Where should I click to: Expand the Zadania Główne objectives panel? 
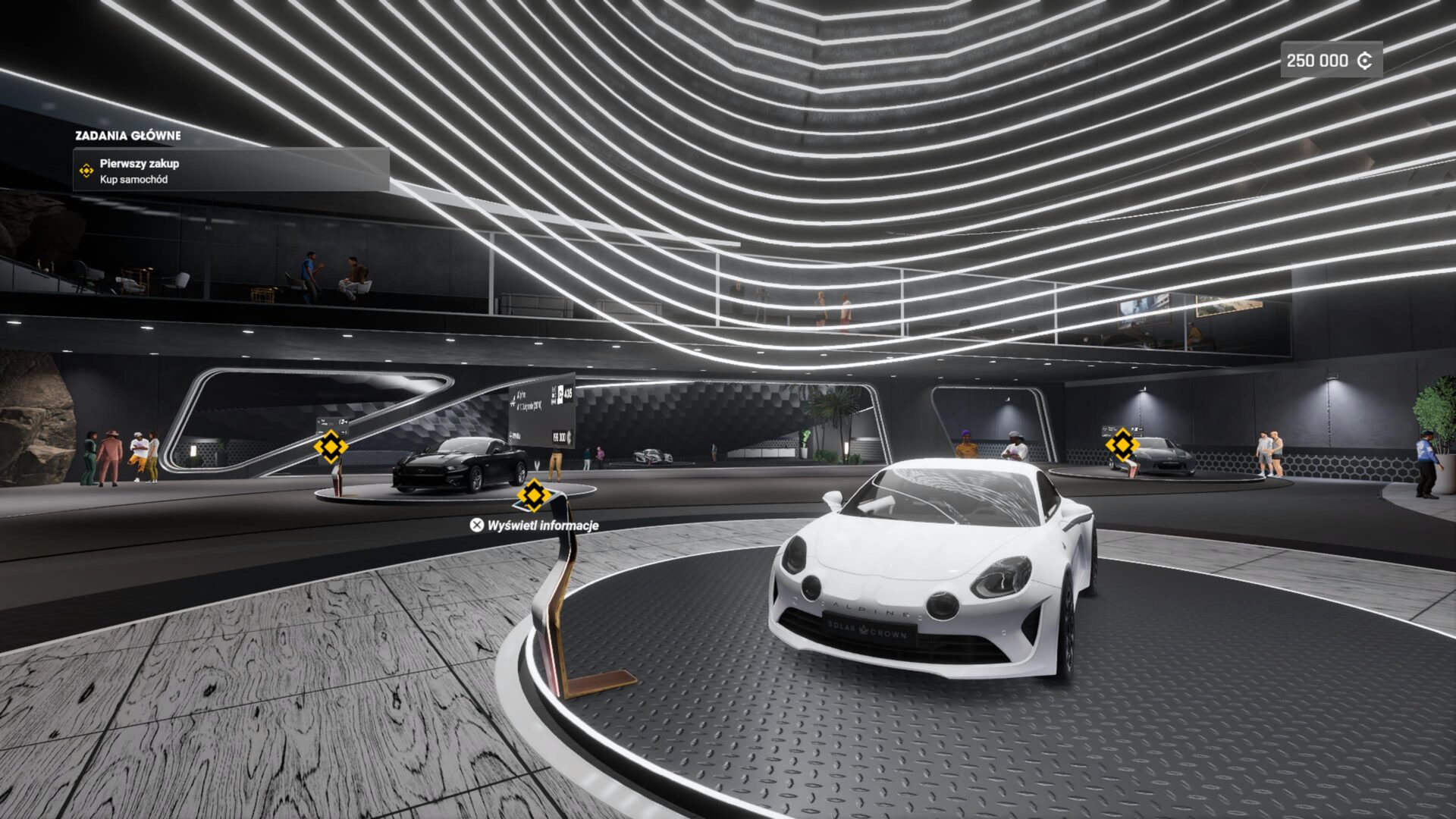pyautogui.click(x=129, y=137)
